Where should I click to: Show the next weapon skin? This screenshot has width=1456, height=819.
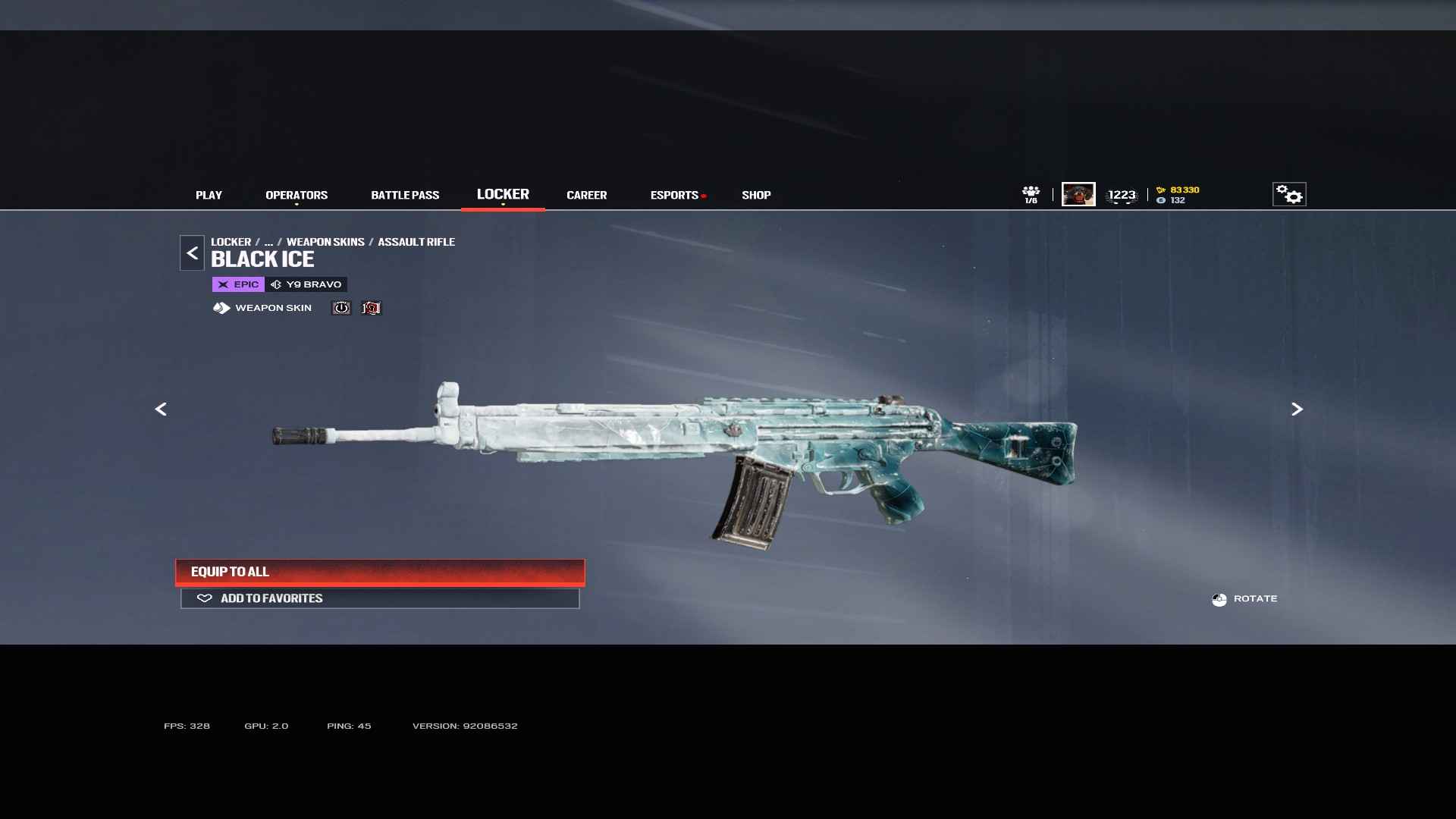click(1297, 409)
